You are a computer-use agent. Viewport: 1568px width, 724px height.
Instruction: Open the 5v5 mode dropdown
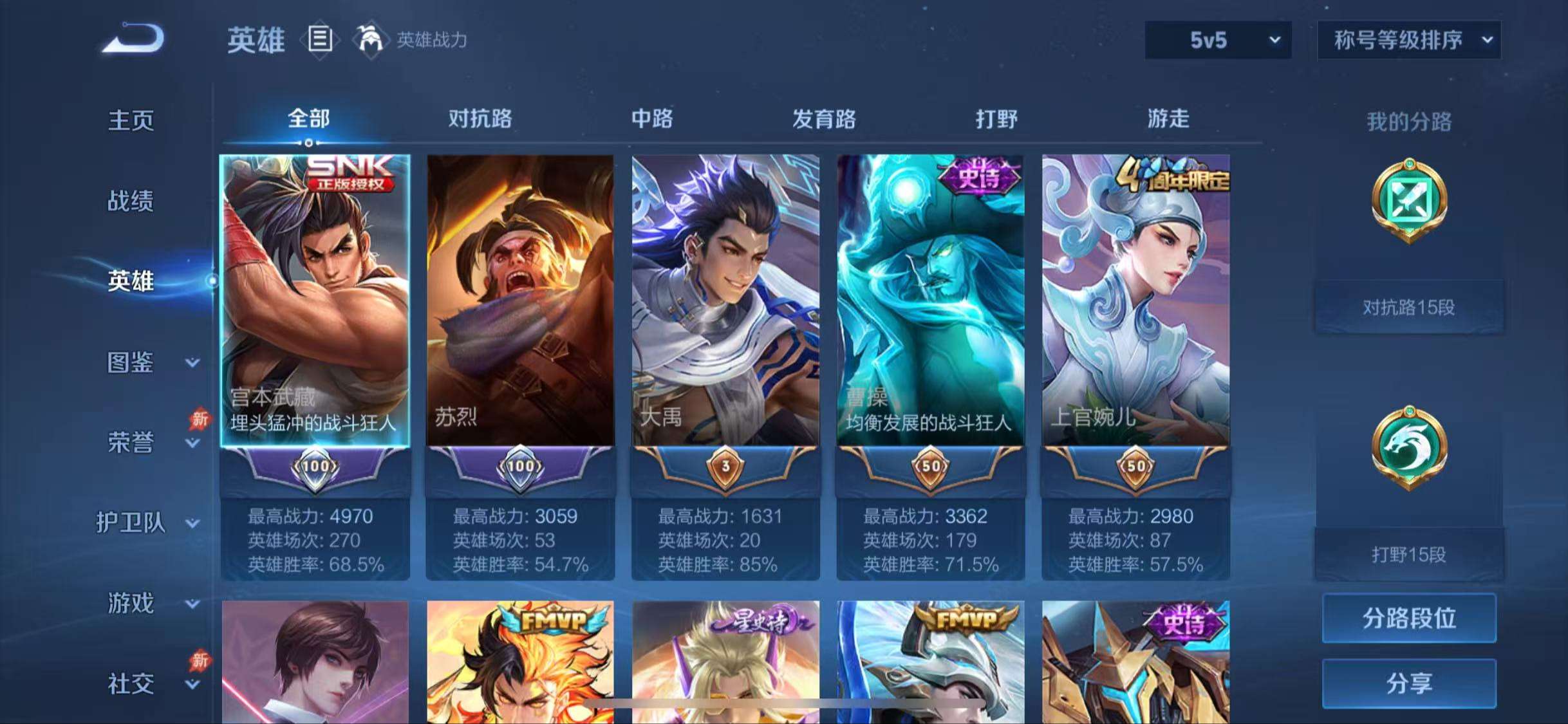[x=1217, y=40]
